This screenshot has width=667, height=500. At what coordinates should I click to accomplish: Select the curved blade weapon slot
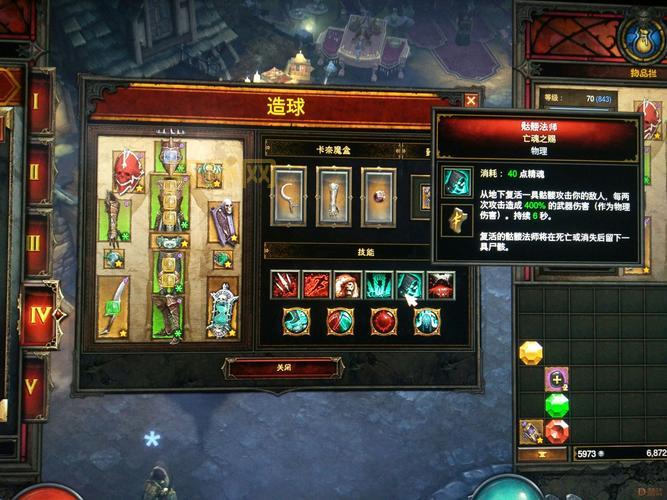[114, 306]
